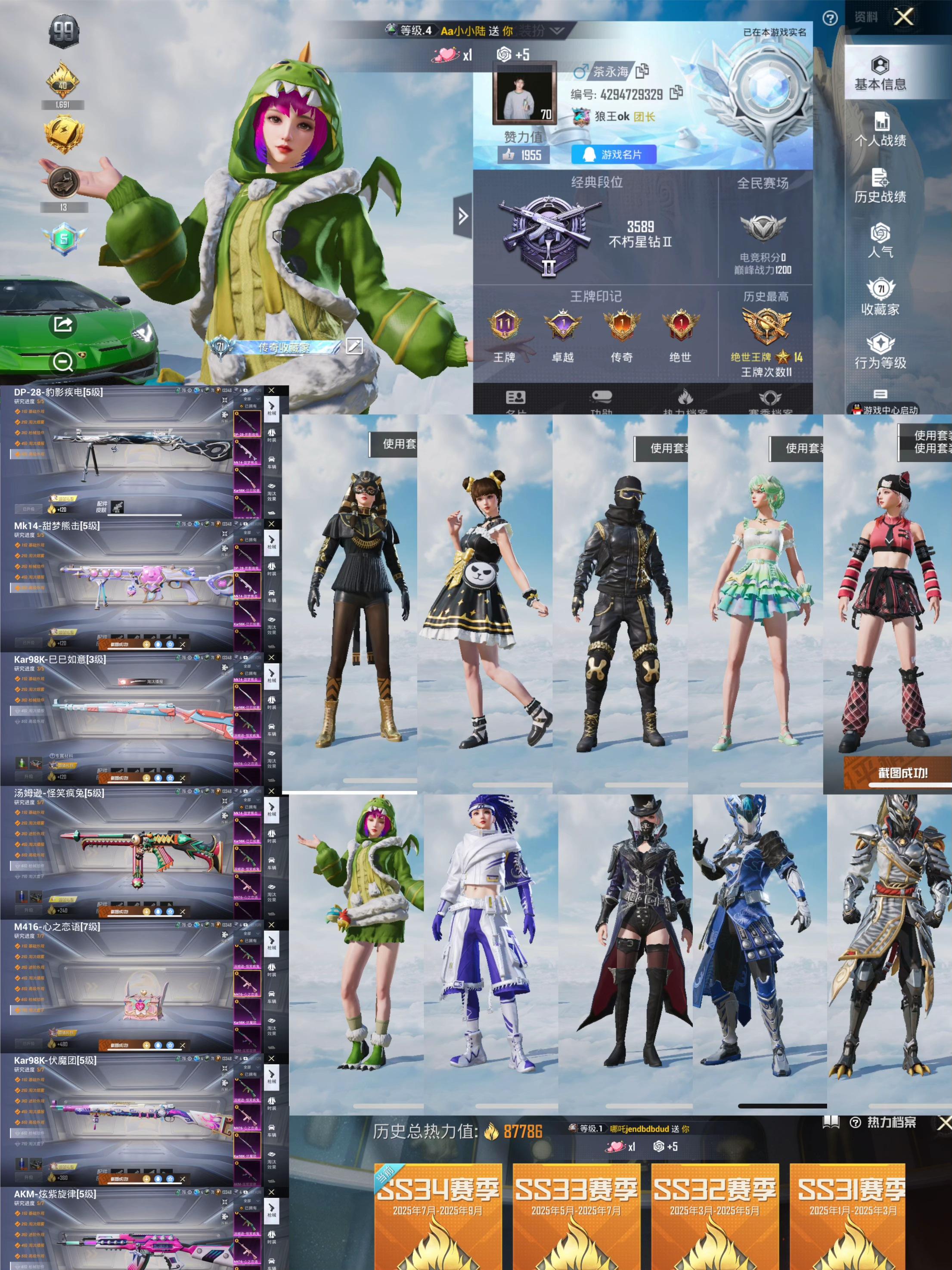Open the 游戏名片 game card button

(614, 155)
